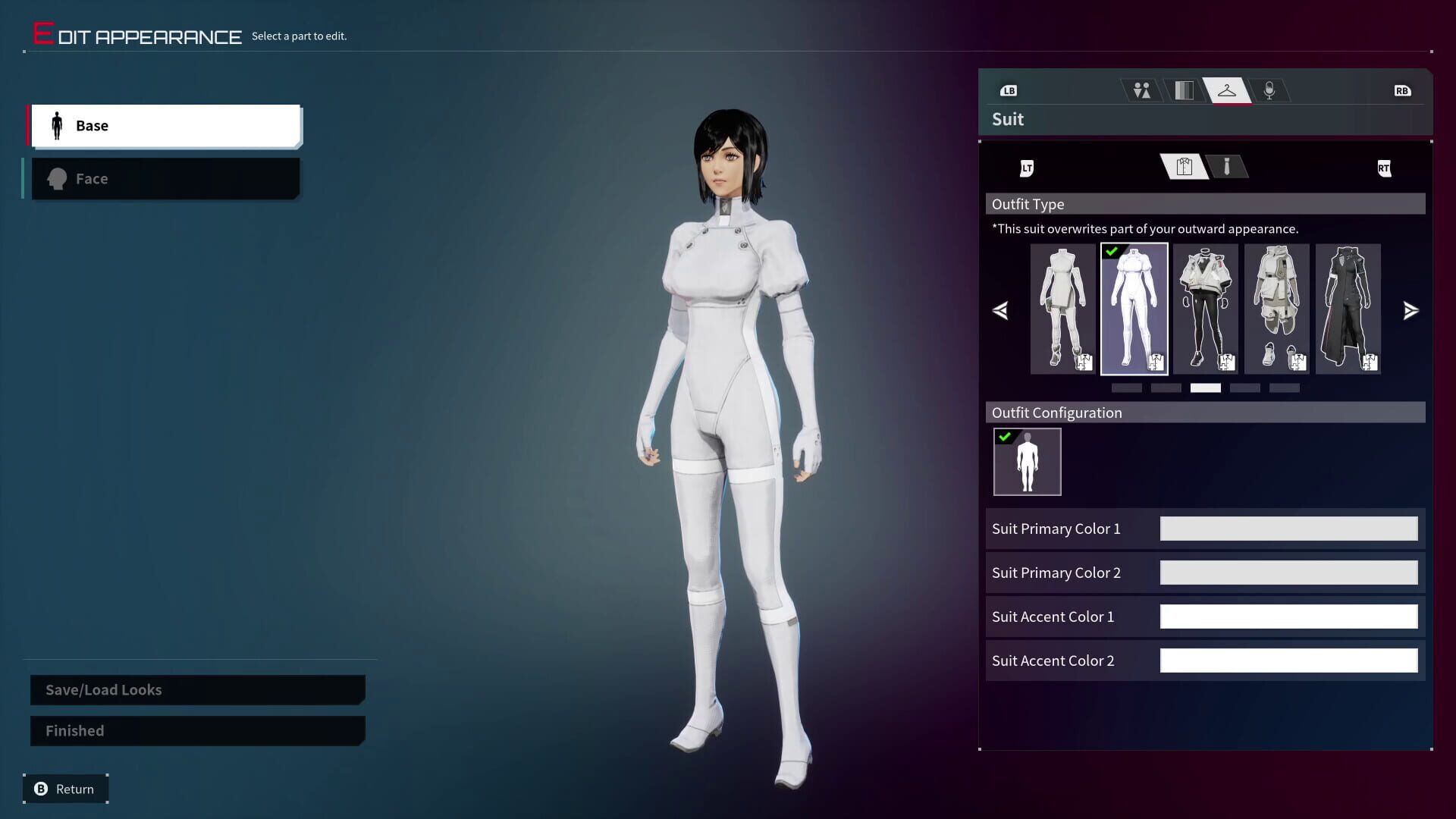Open the microphone voice settings tab
The width and height of the screenshot is (1456, 819).
click(x=1269, y=89)
